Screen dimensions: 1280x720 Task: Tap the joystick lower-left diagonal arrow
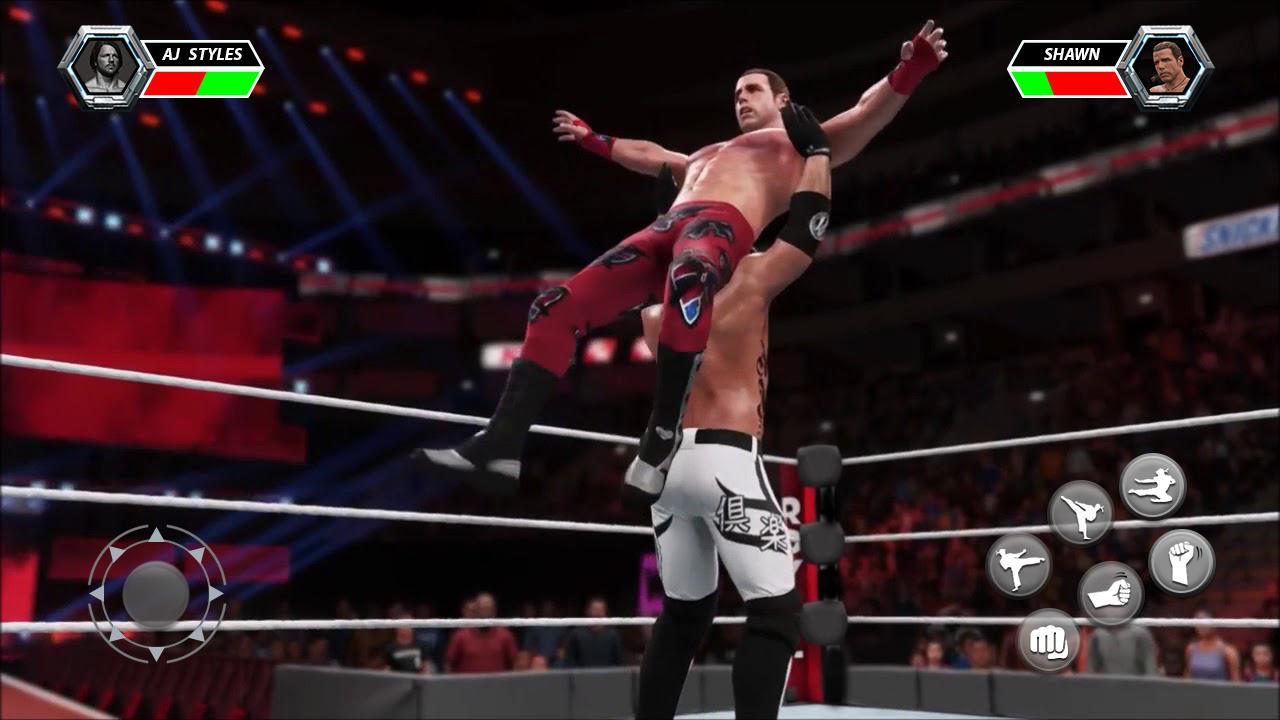pos(114,636)
